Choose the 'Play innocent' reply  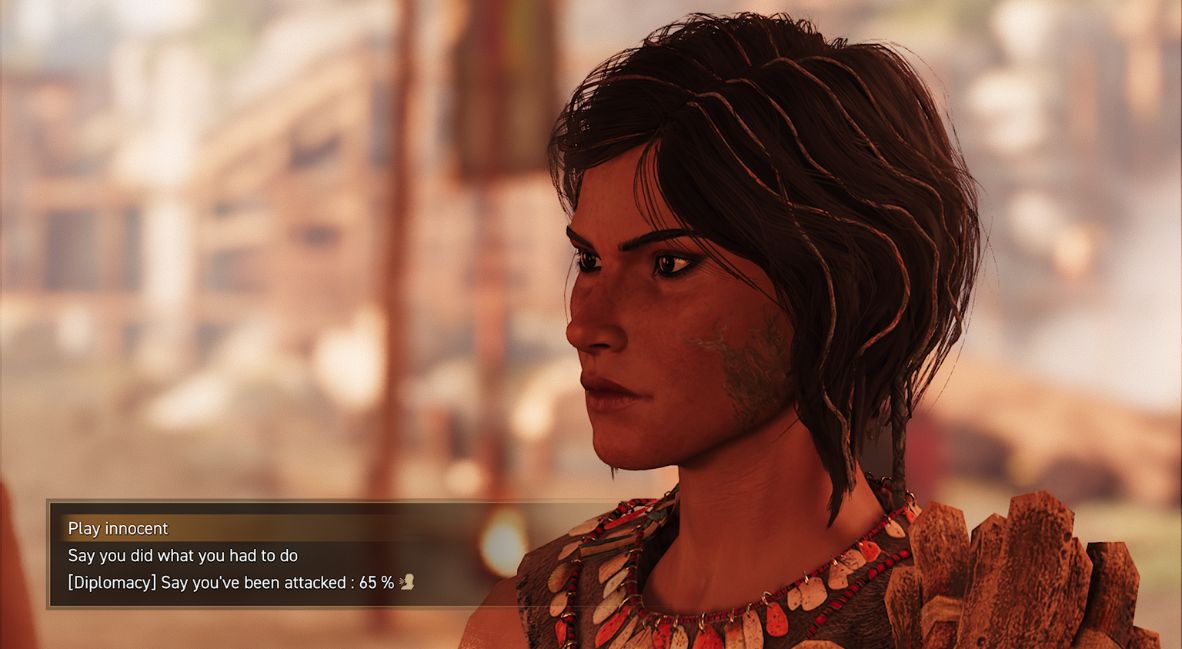pyautogui.click(x=118, y=529)
